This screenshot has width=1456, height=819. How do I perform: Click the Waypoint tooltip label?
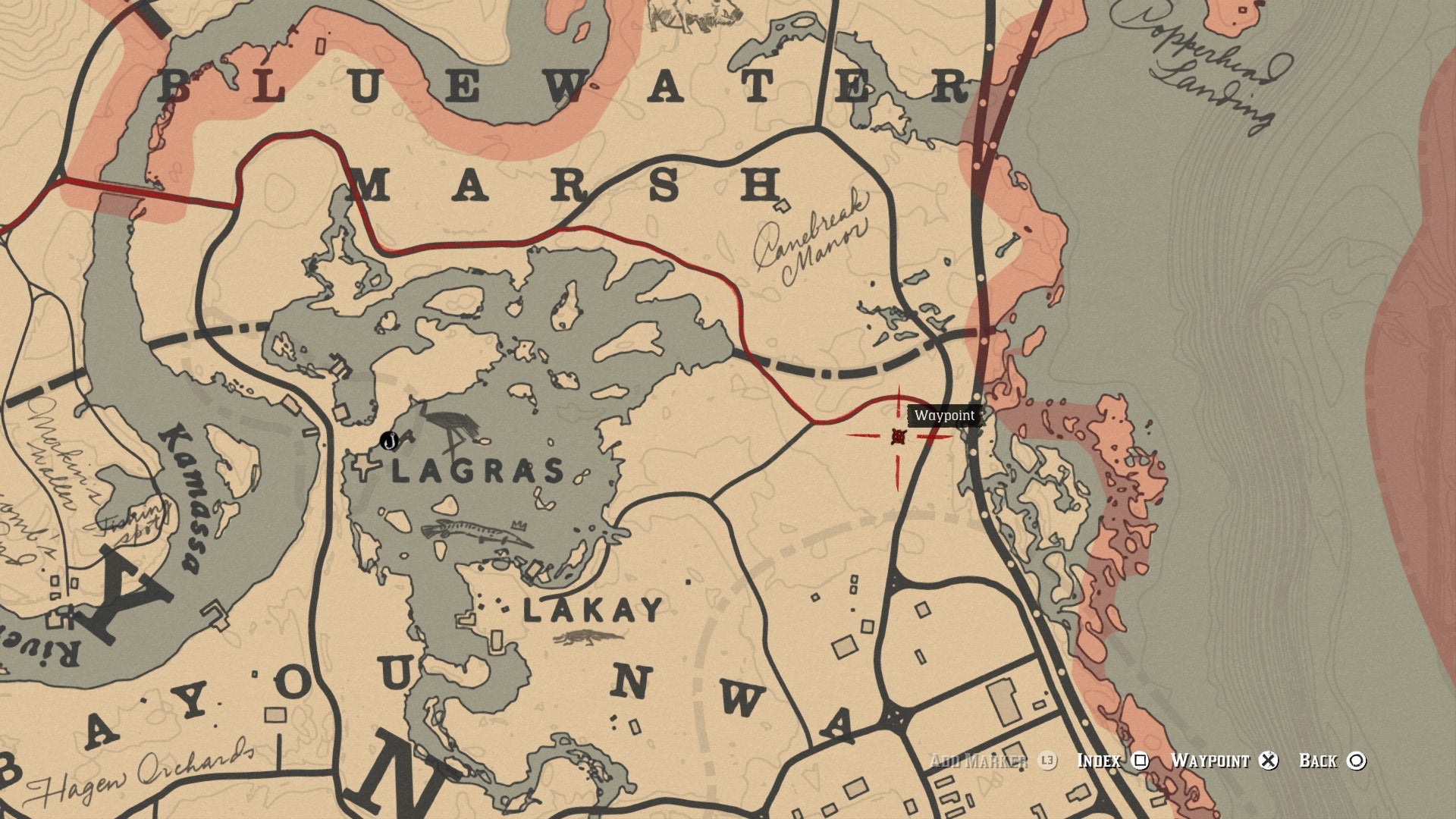[947, 416]
